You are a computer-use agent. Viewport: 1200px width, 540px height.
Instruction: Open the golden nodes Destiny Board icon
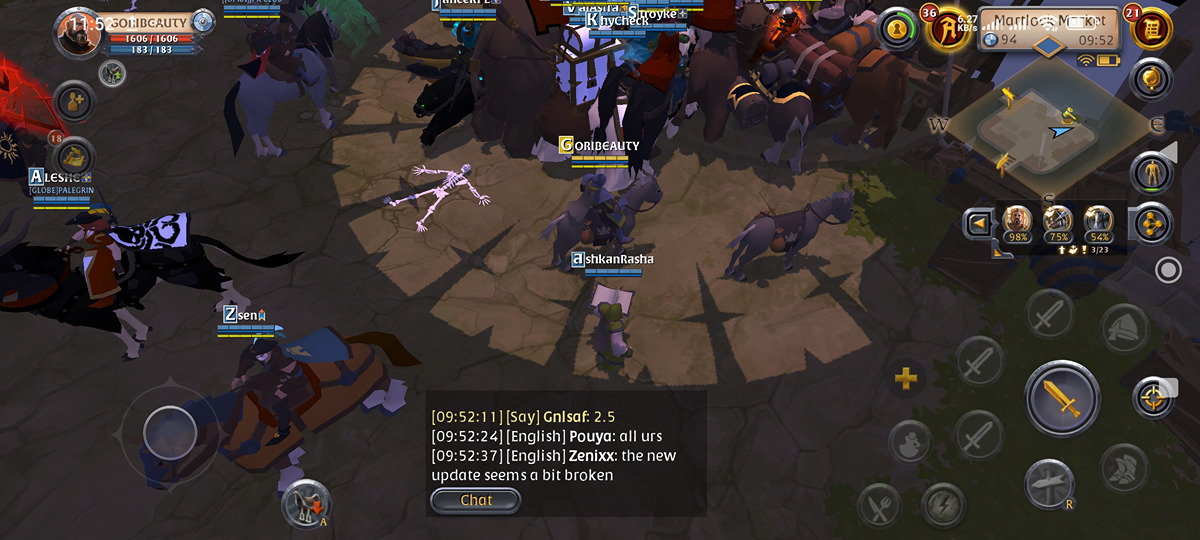[1152, 223]
